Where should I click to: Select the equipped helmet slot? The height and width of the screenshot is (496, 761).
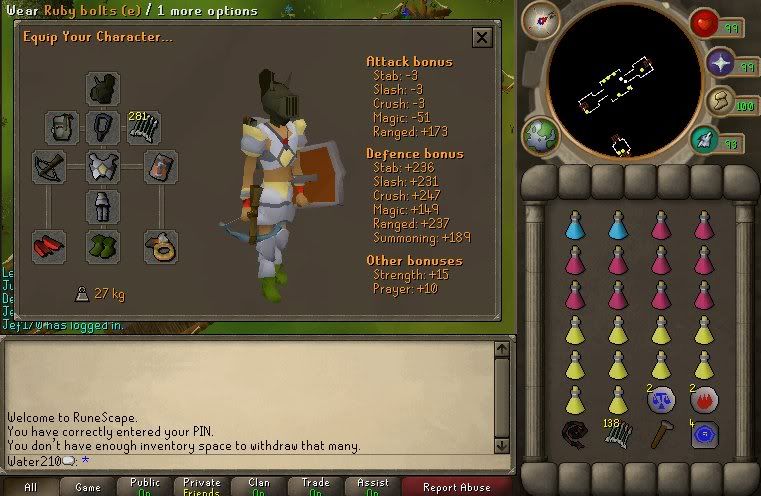[104, 89]
